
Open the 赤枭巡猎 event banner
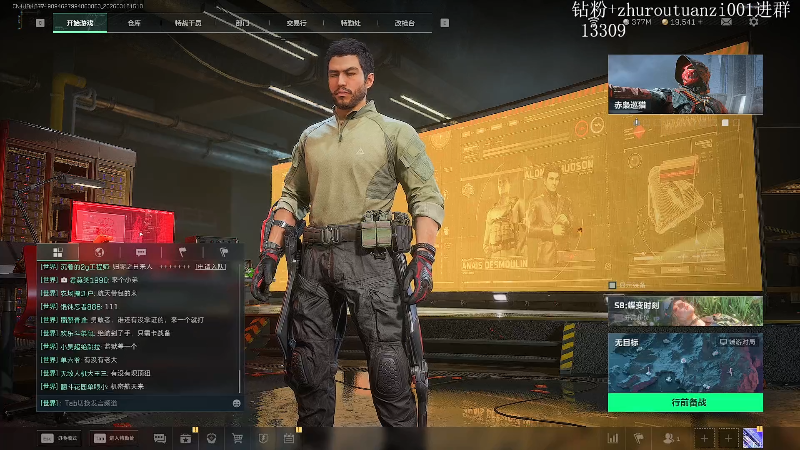(x=685, y=84)
